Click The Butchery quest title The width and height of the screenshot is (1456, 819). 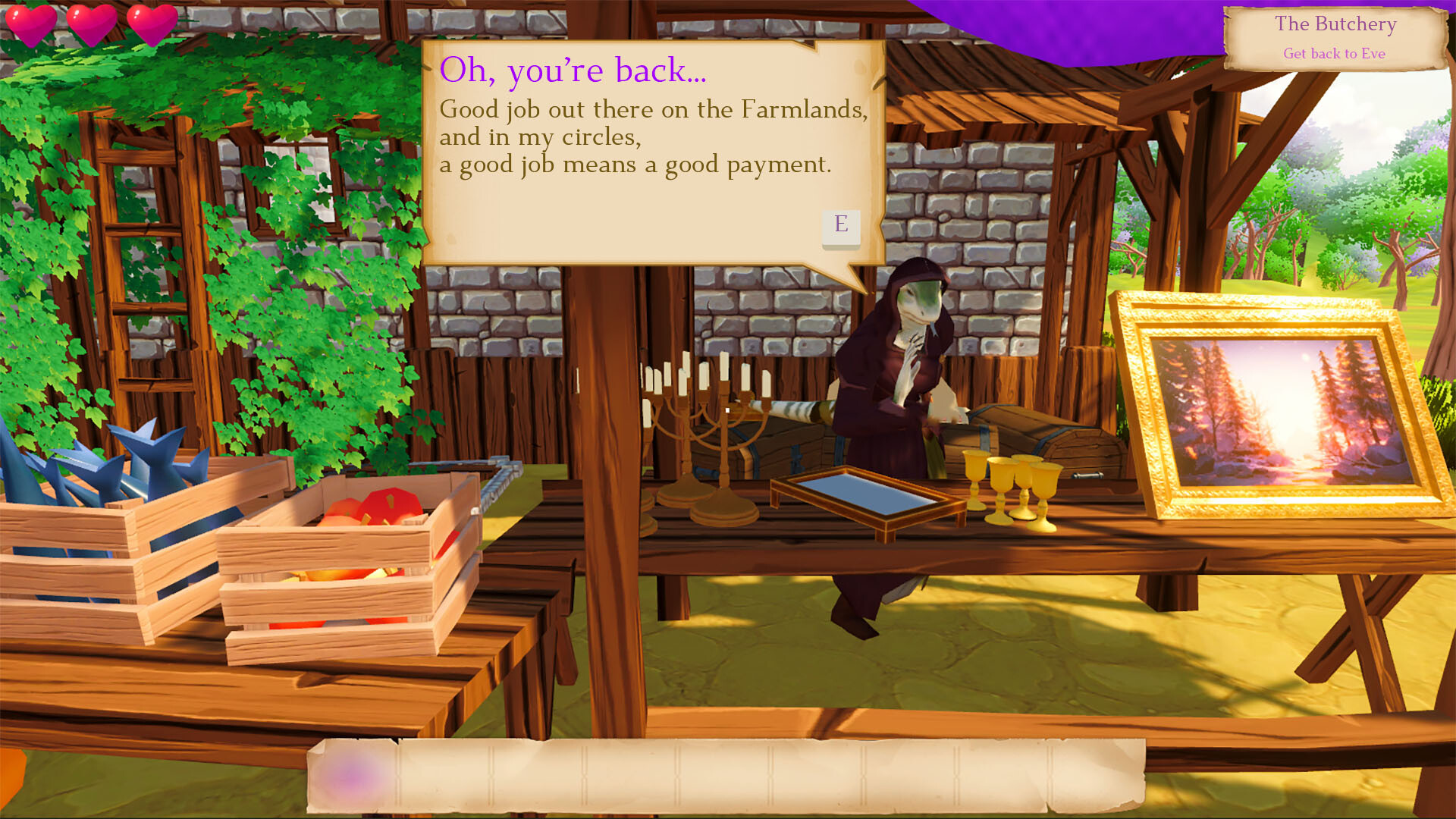pyautogui.click(x=1335, y=24)
